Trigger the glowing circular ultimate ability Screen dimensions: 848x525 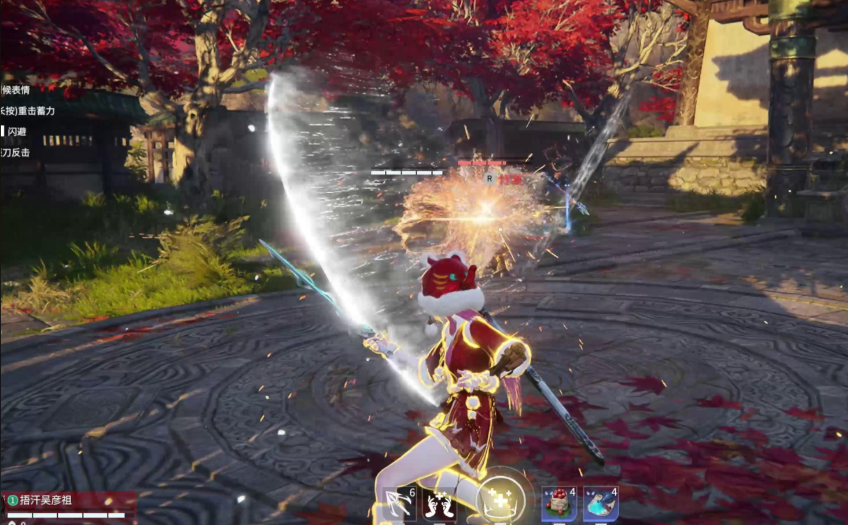pyautogui.click(x=500, y=499)
